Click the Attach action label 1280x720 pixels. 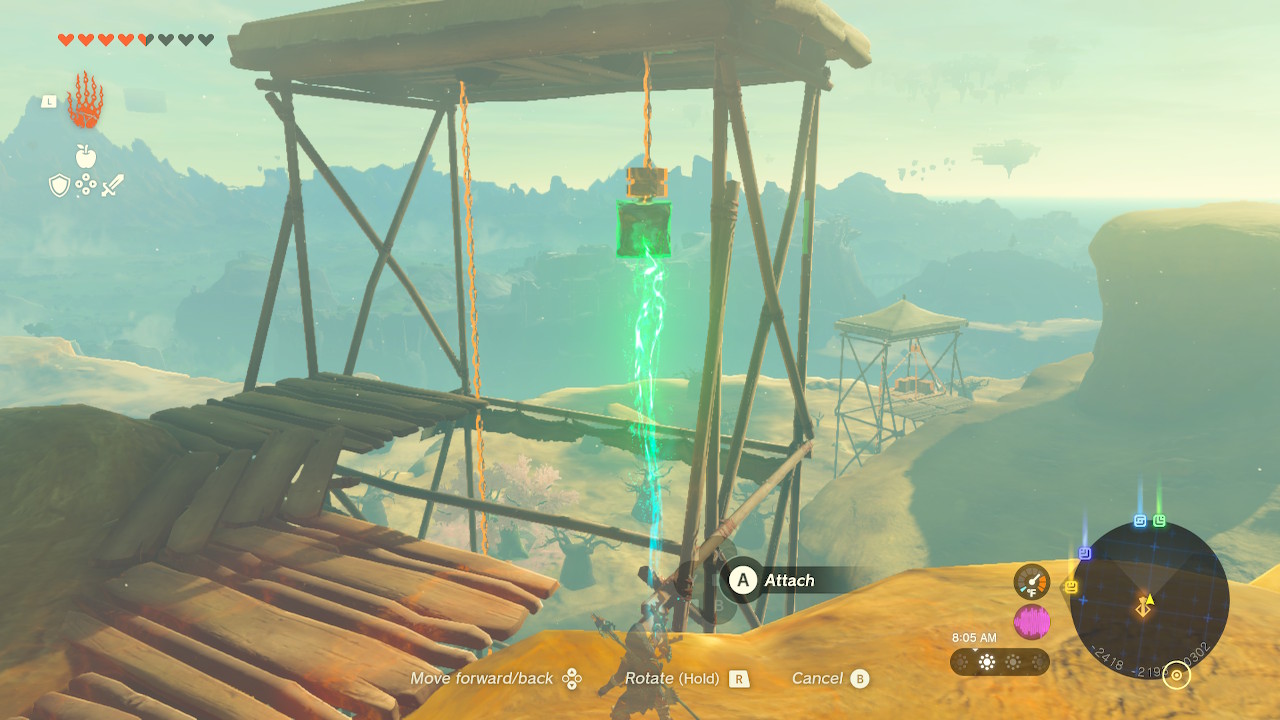[788, 580]
